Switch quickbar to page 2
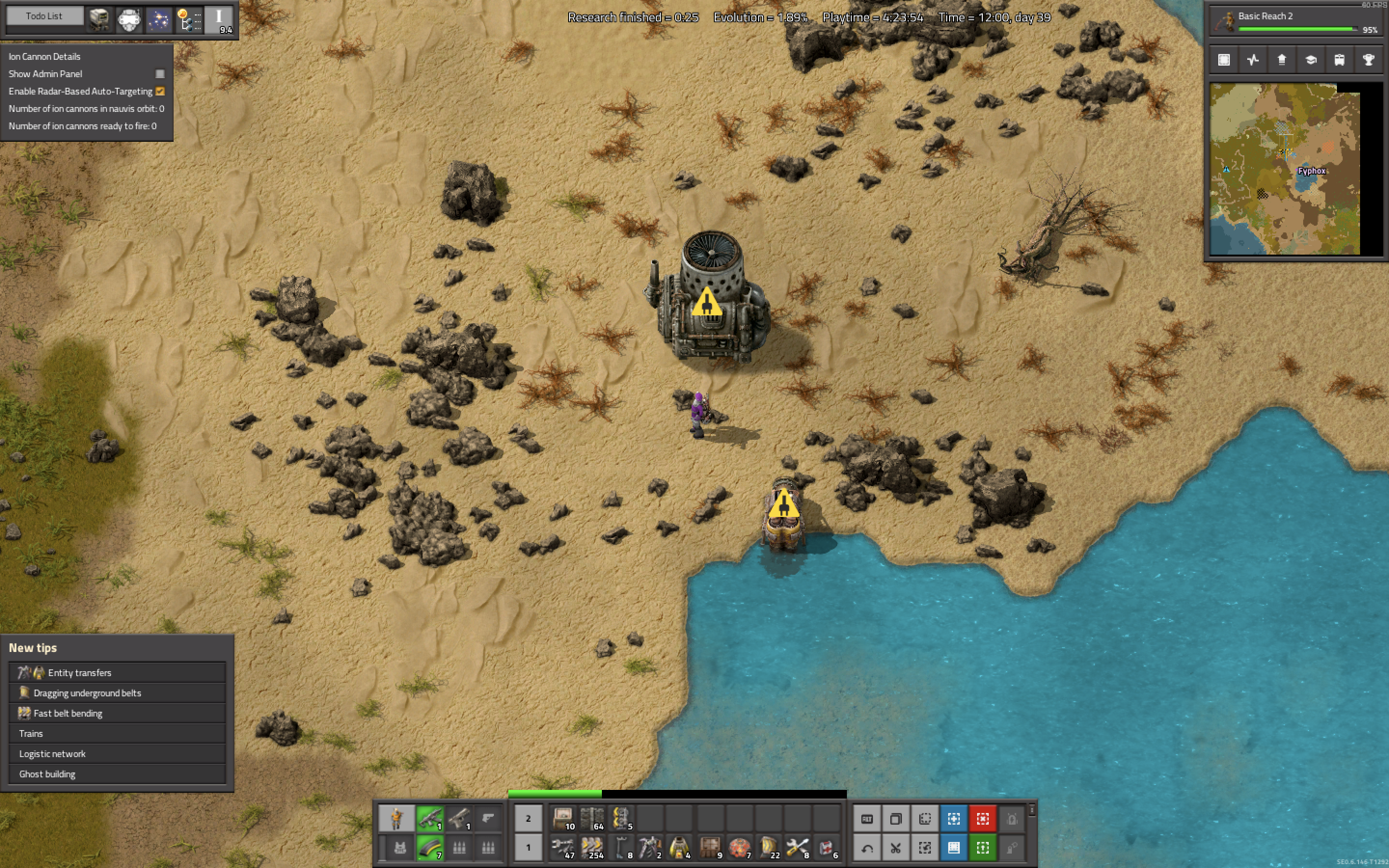The height and width of the screenshot is (868, 1389). click(x=528, y=819)
